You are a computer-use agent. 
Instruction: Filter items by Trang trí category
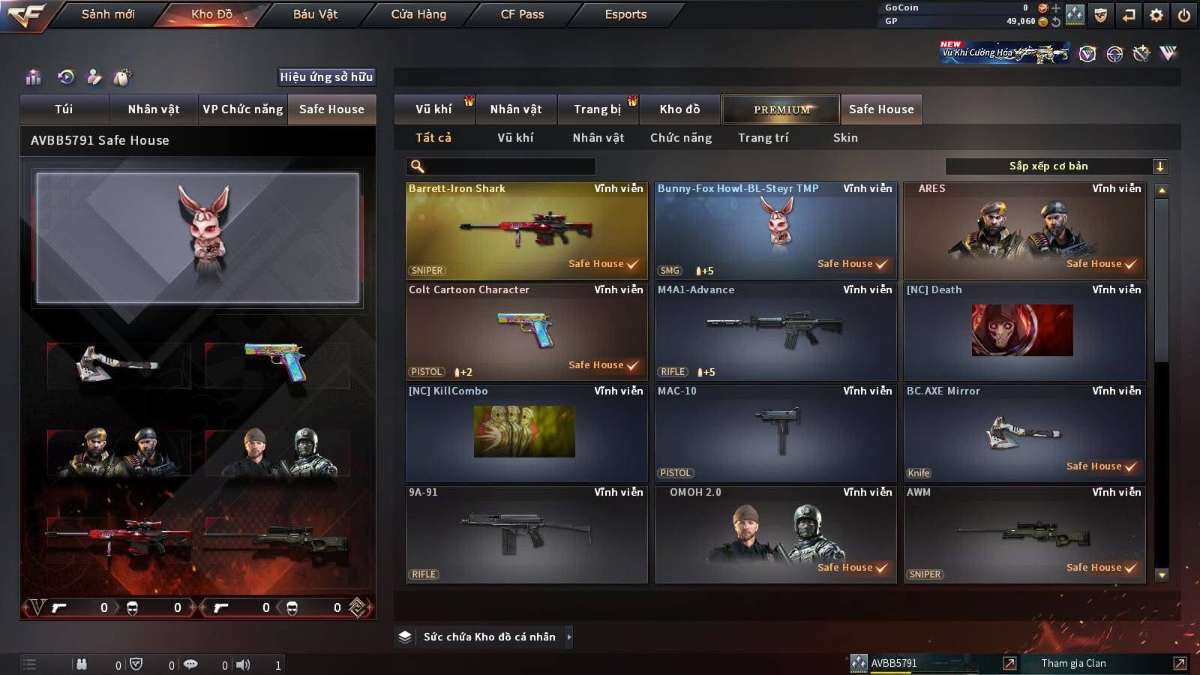763,138
